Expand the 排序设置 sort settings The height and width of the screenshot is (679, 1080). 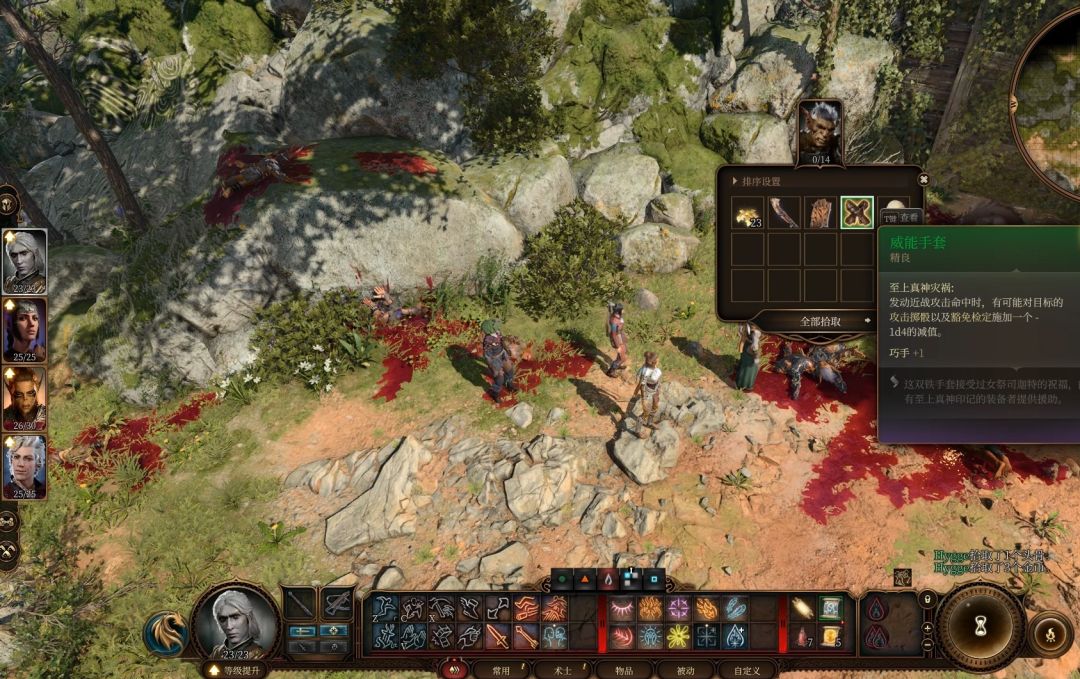[x=760, y=181]
